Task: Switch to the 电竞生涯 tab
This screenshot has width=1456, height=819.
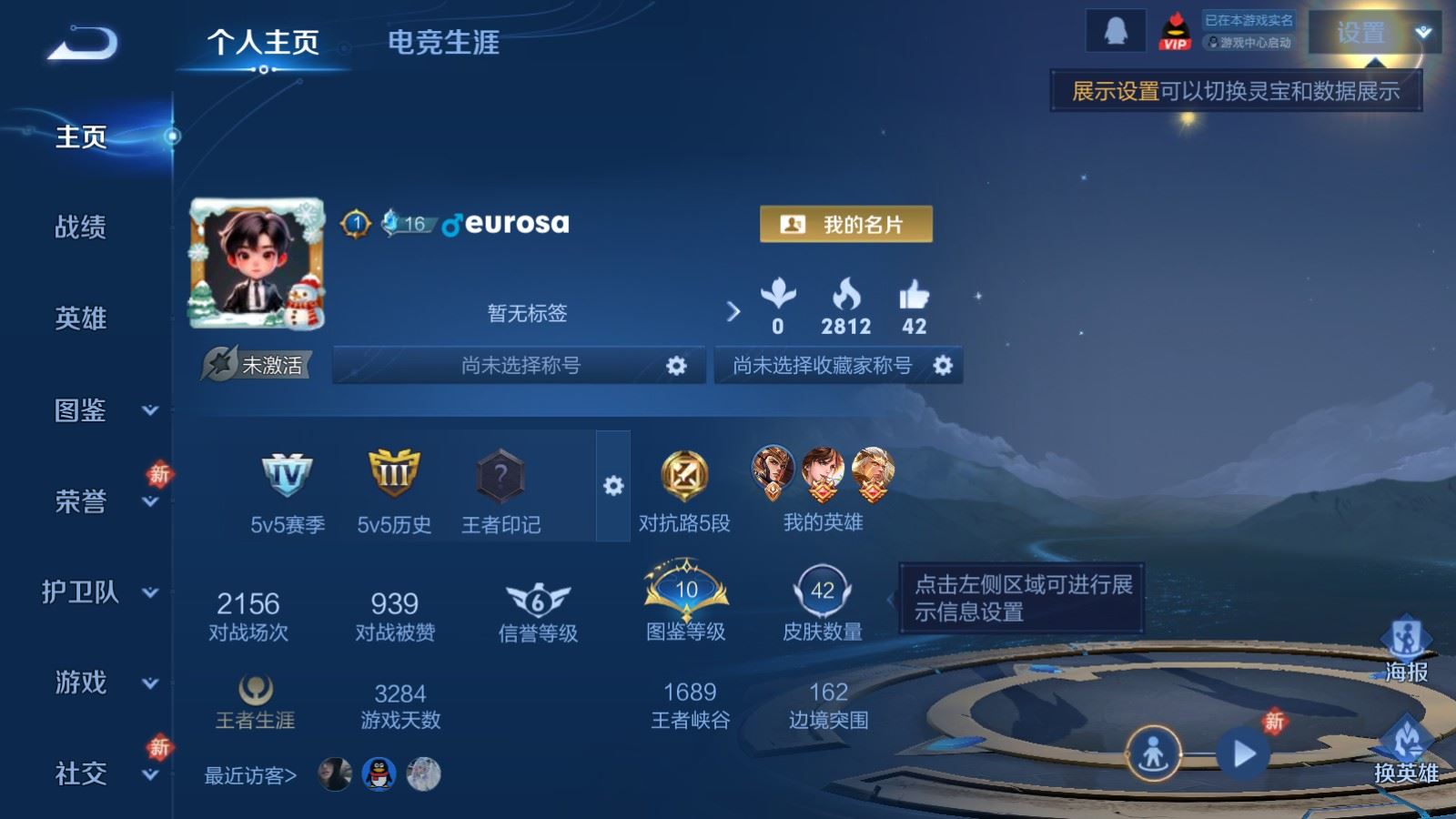Action: click(443, 43)
